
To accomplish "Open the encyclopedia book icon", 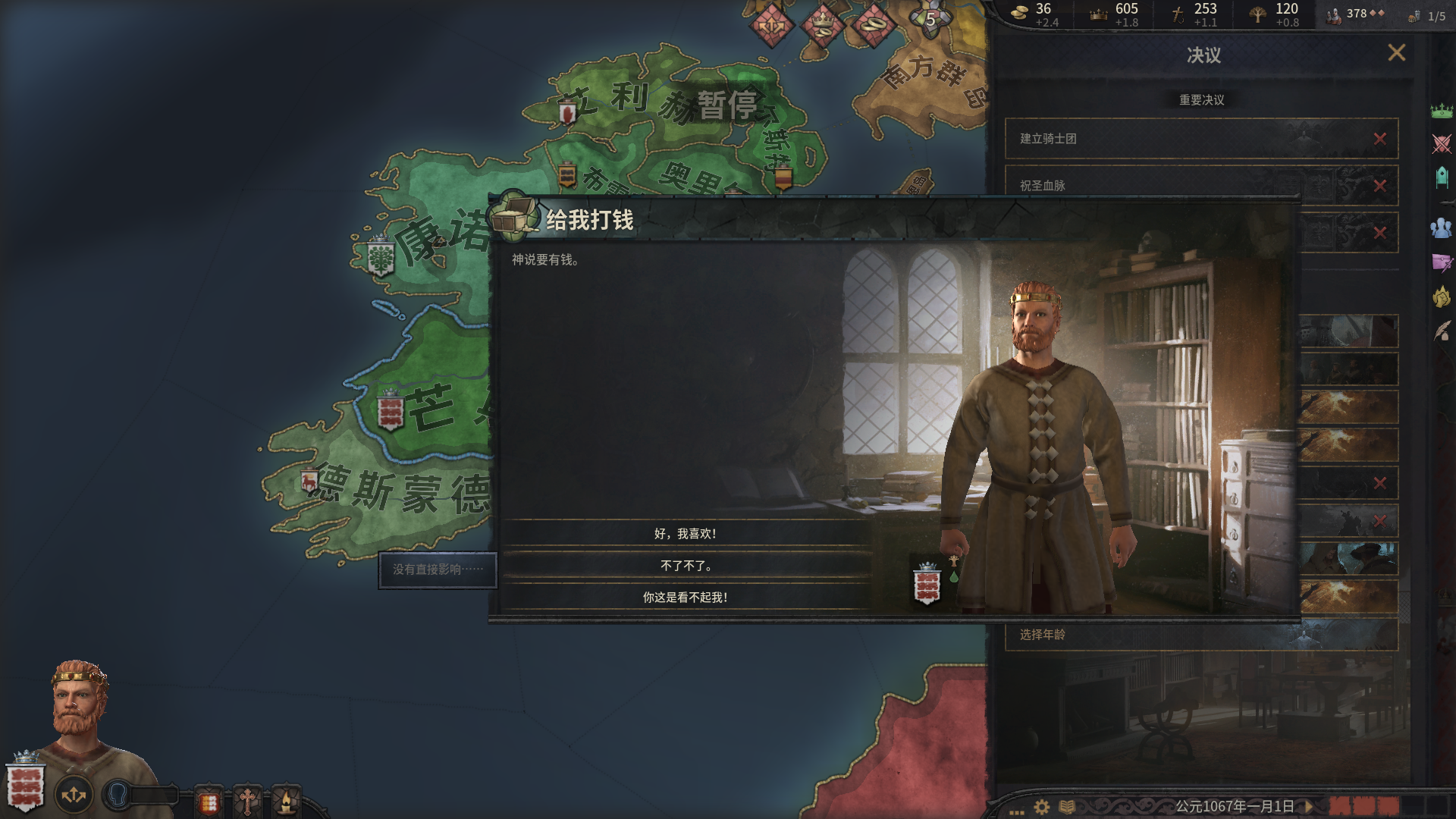I will click(1067, 807).
